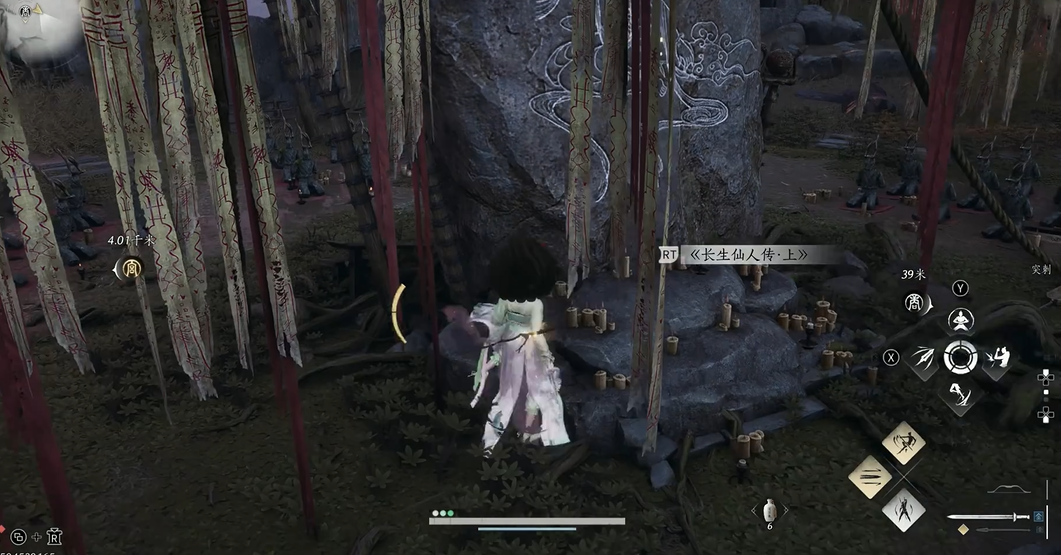Use the white healing jar item
The image size is (1061, 555).
[769, 510]
